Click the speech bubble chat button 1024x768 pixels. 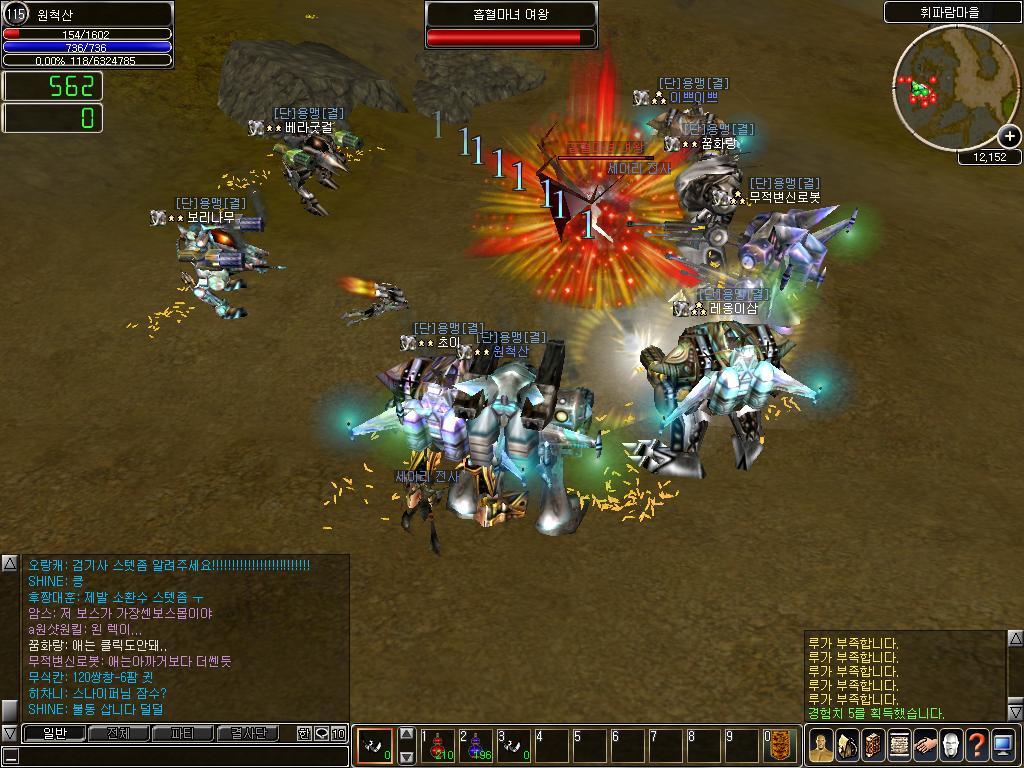pyautogui.click(x=322, y=734)
